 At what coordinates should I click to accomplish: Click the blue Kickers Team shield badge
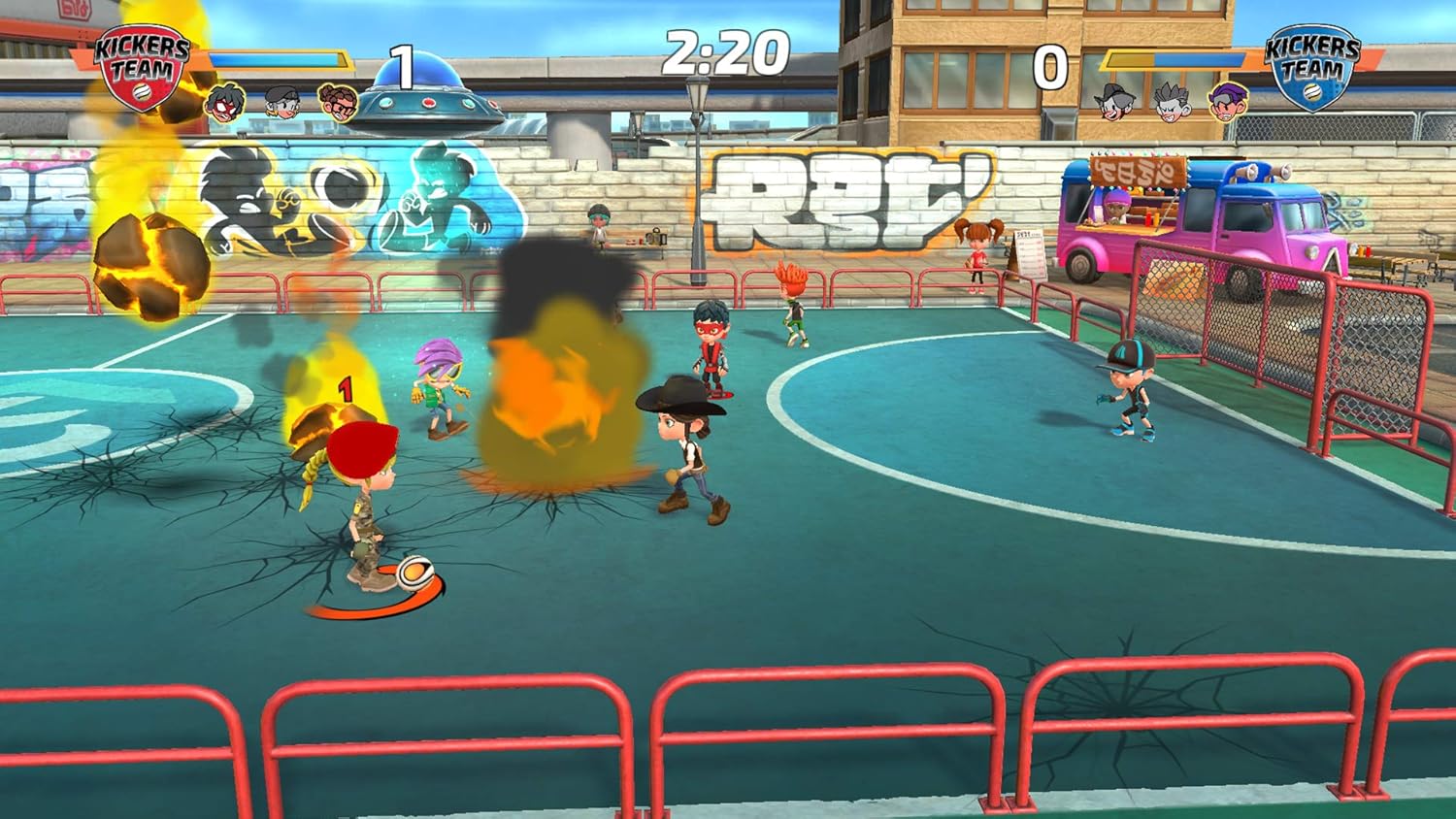1312,68
